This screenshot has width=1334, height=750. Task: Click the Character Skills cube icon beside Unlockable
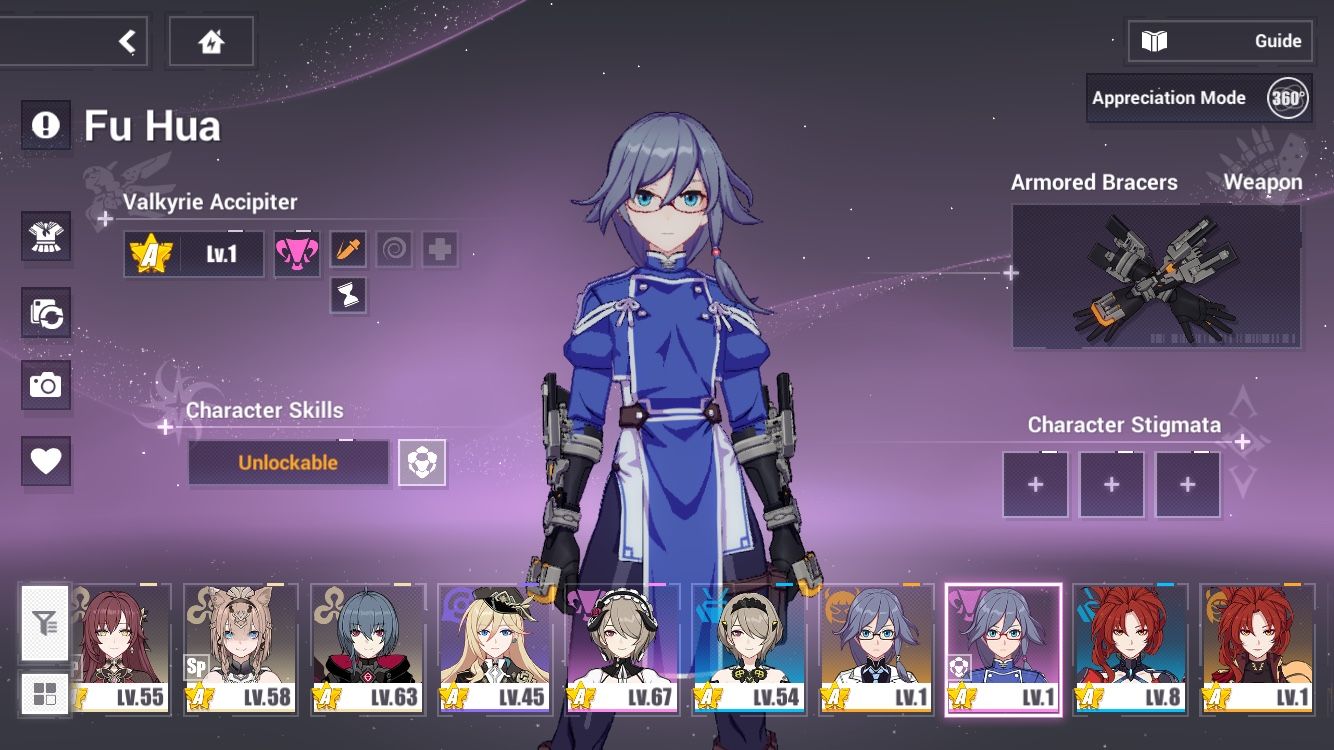point(422,462)
